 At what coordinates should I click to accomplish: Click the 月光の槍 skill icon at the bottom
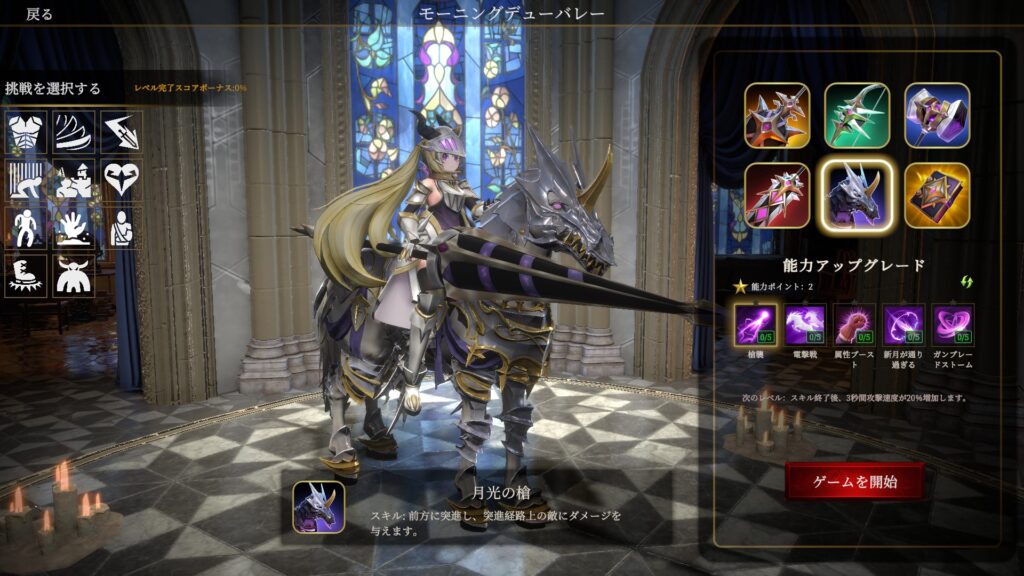[x=319, y=506]
